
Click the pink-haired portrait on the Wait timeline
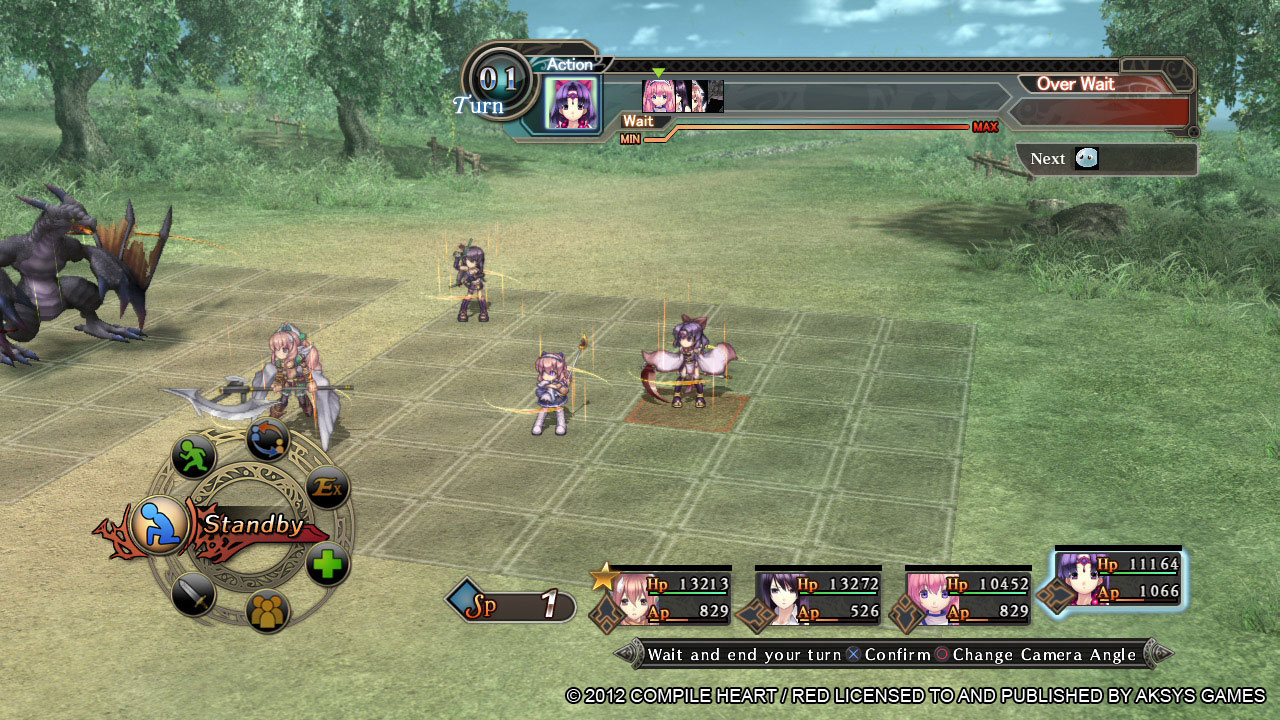[x=657, y=96]
